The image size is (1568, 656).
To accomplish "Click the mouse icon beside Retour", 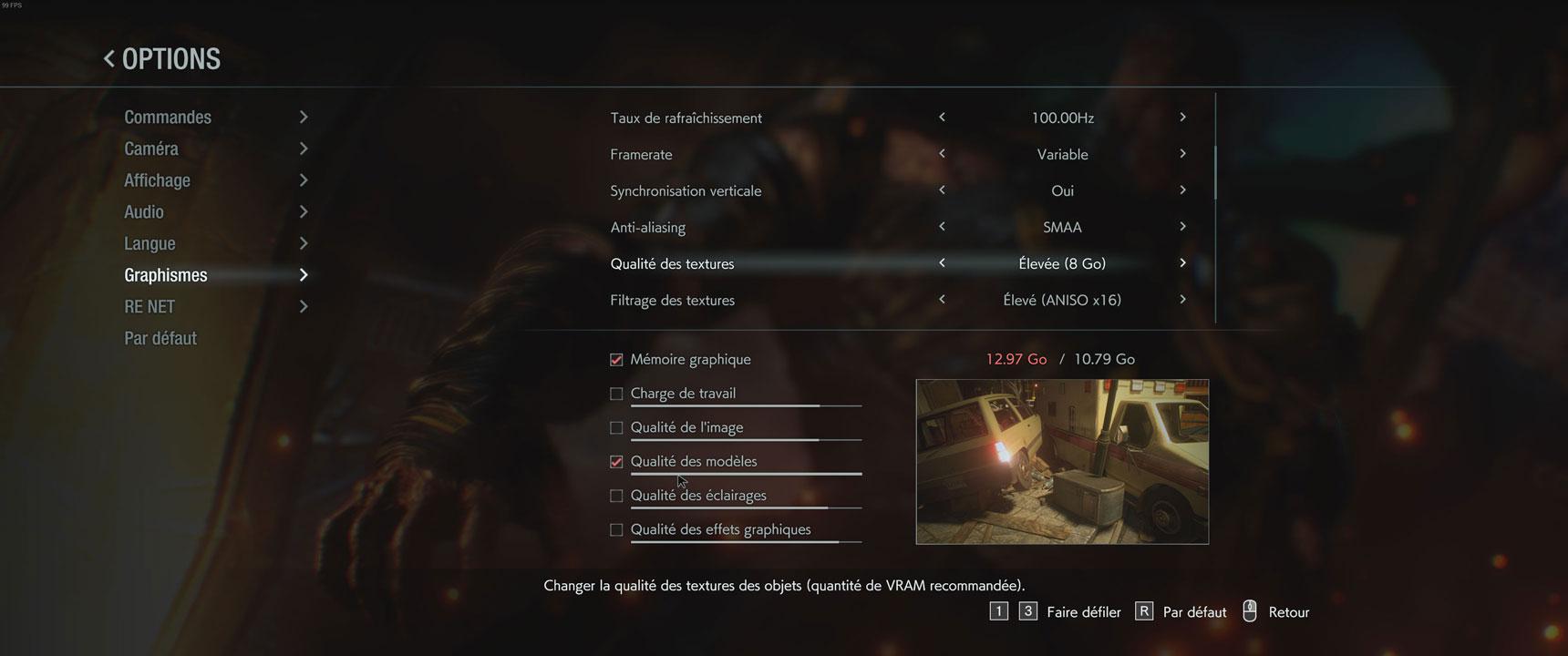I will 1249,611.
